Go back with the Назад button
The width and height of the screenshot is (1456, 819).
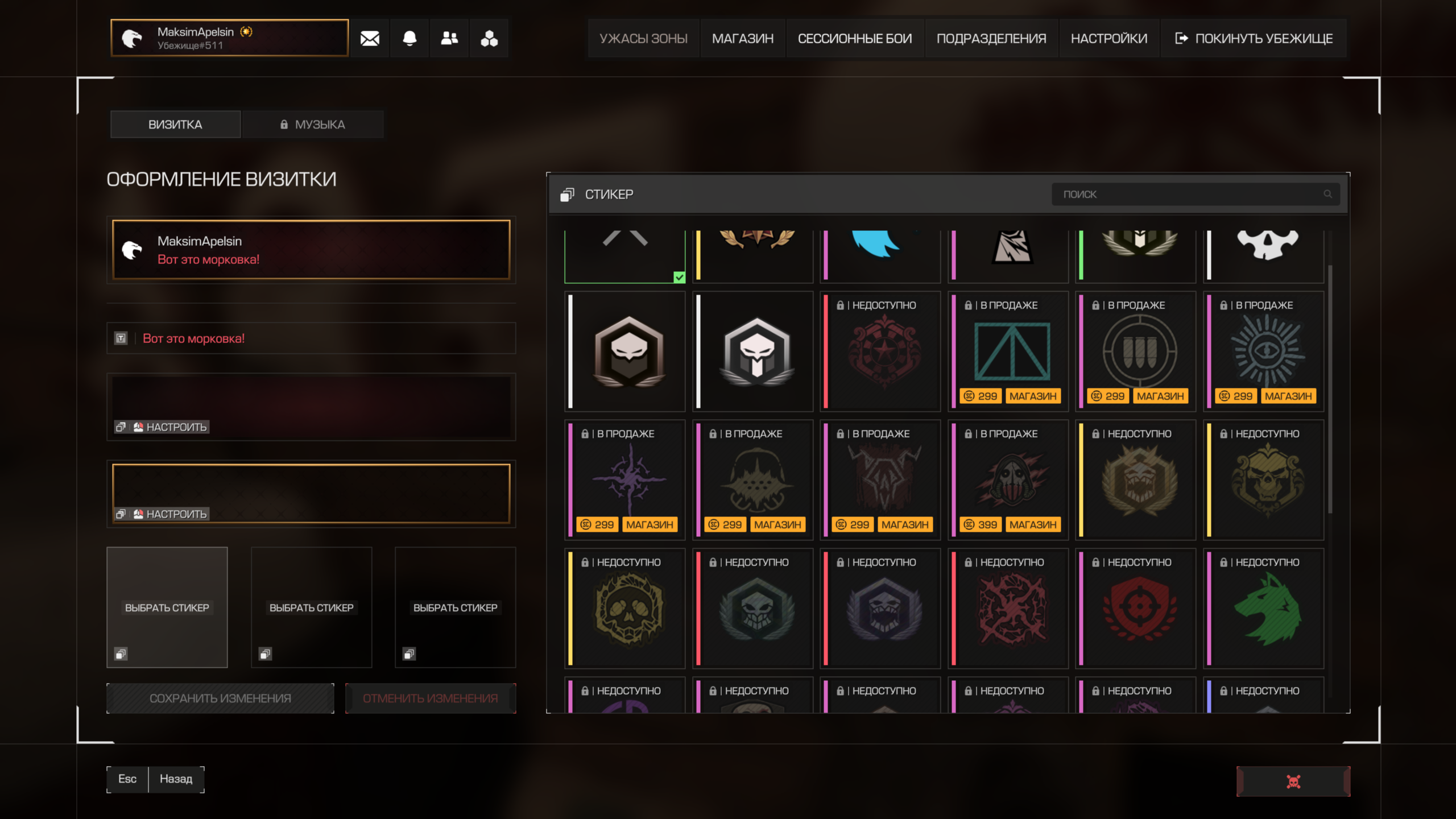coord(176,779)
